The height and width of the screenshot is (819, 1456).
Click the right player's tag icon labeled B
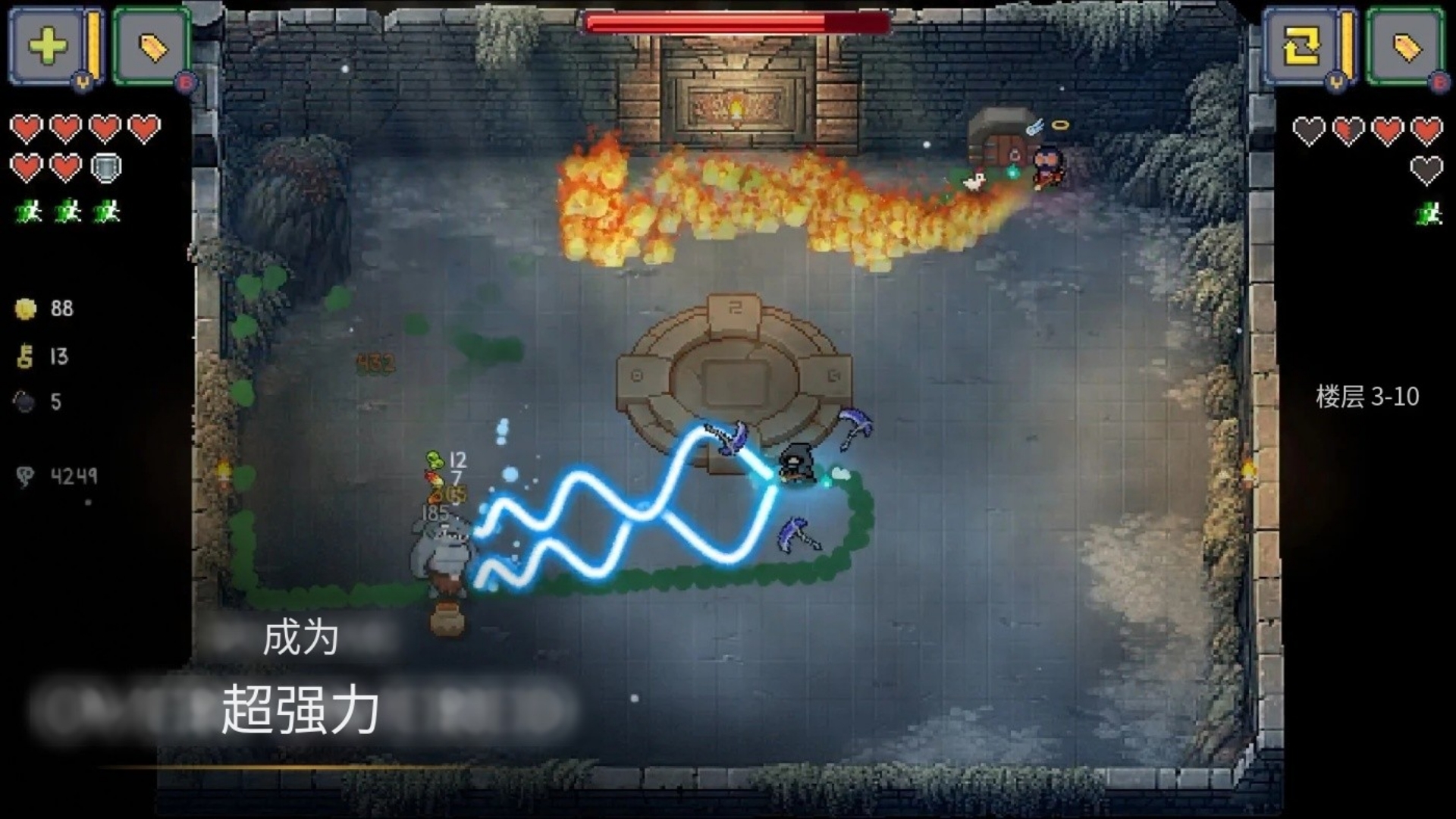click(1407, 45)
